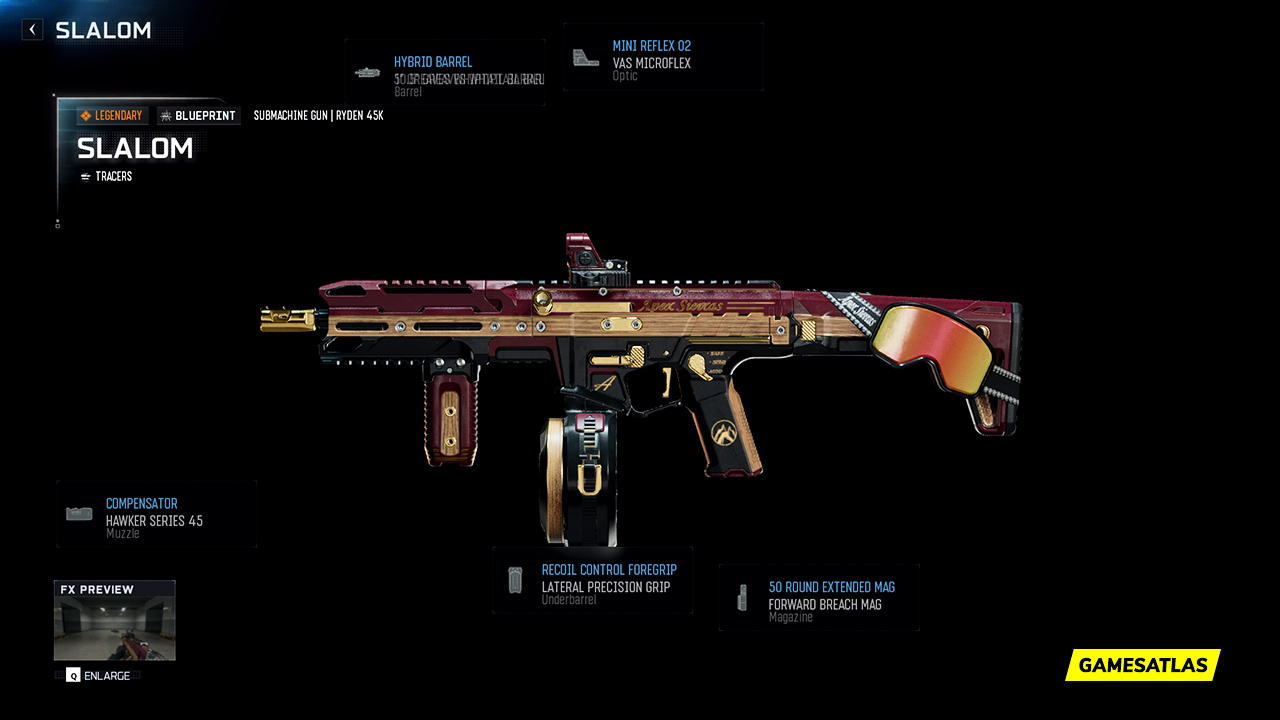Image resolution: width=1280 pixels, height=720 pixels.
Task: Open the 50 Round Extended Mag magazine icon
Action: coord(742,597)
